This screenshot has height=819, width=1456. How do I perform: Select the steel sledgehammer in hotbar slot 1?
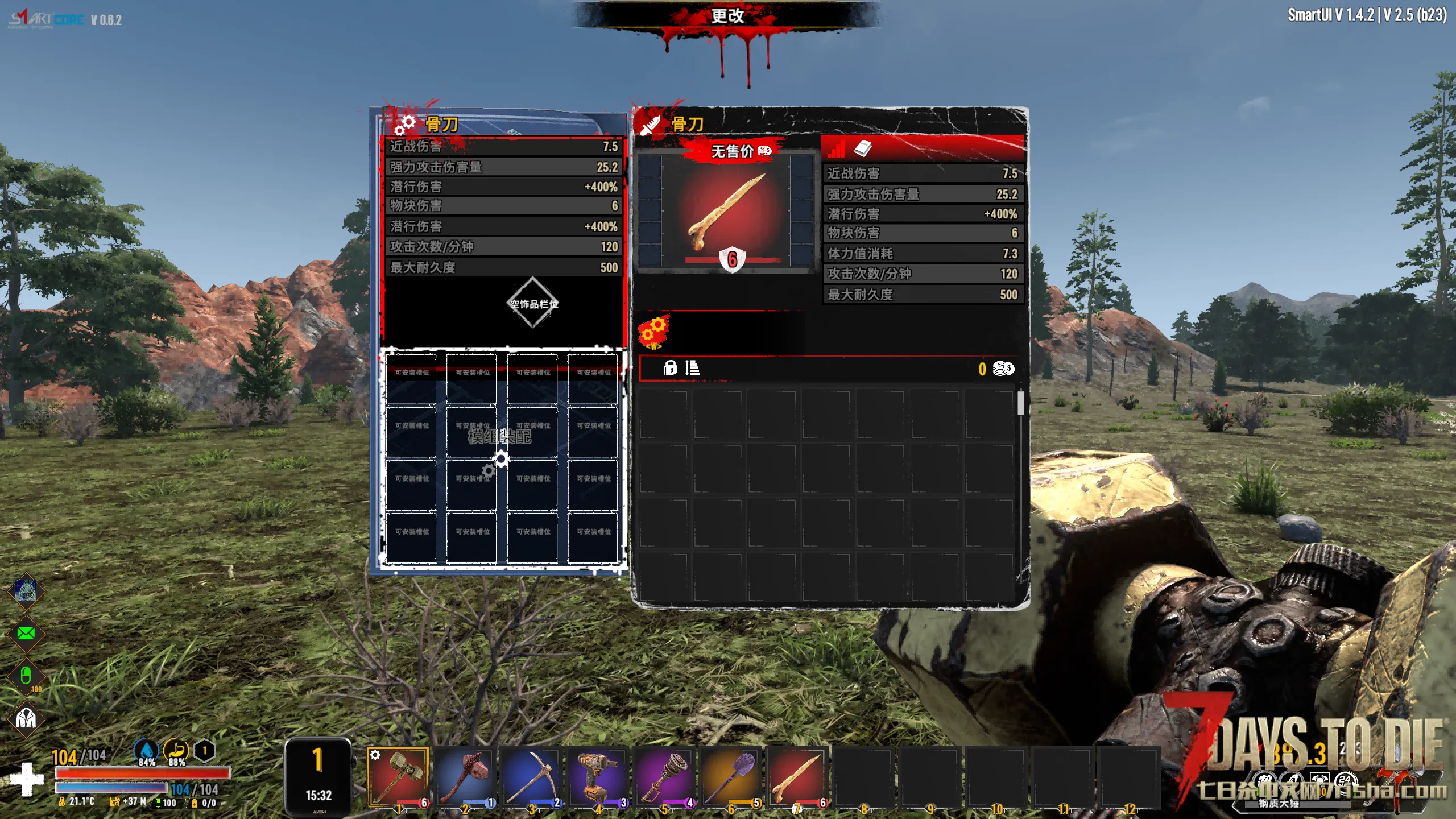coord(398,776)
